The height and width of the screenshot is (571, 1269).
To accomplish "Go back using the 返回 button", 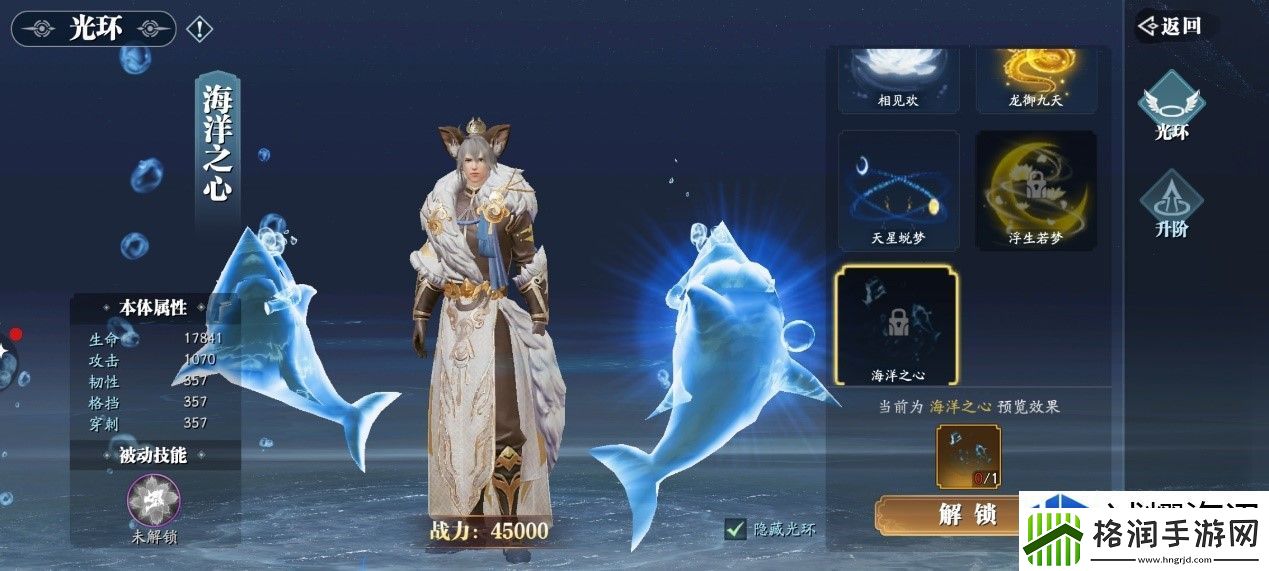I will [x=1172, y=26].
